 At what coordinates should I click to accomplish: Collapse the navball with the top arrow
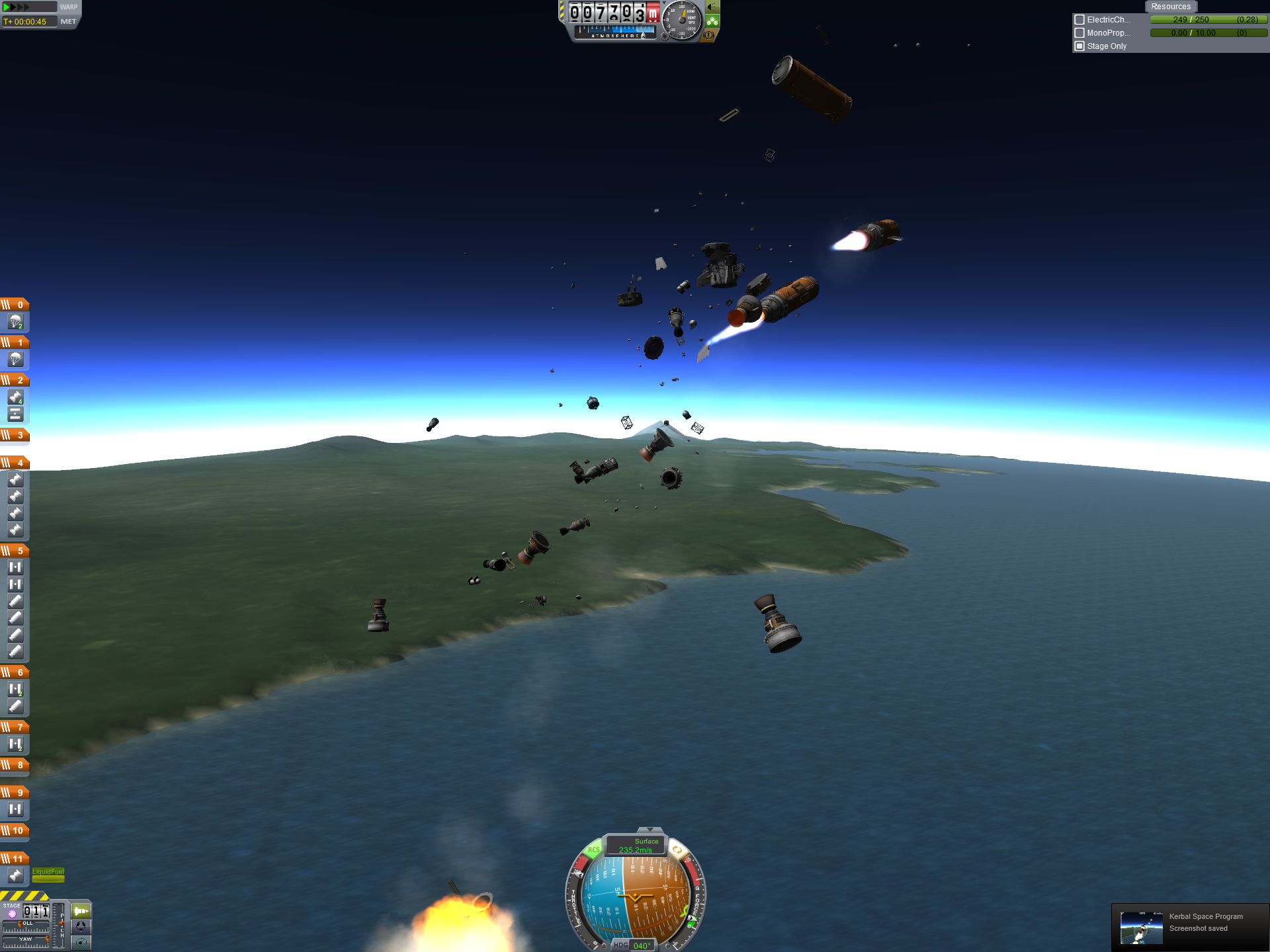click(650, 830)
